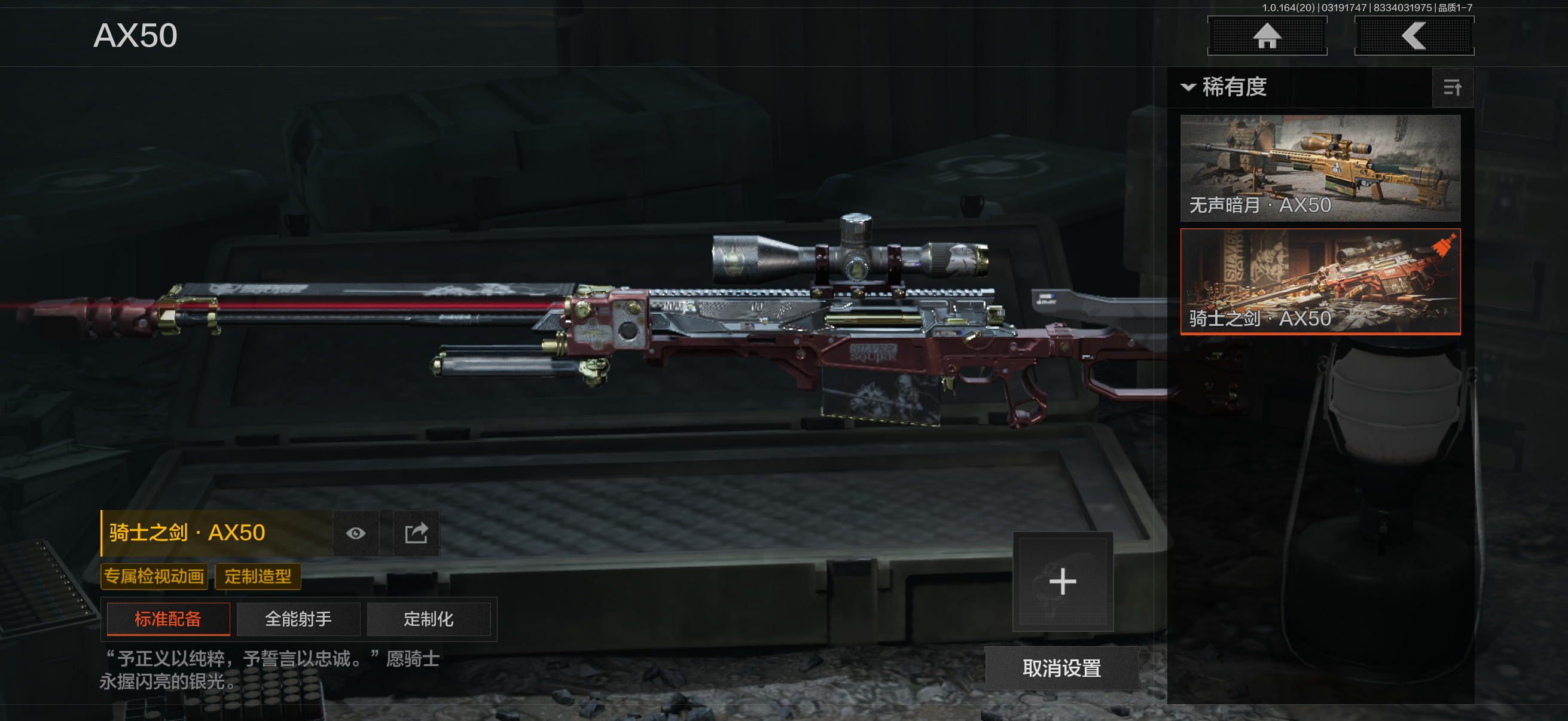This screenshot has height=721, width=1568.
Task: Go back using the arrow button
Action: tap(1413, 36)
